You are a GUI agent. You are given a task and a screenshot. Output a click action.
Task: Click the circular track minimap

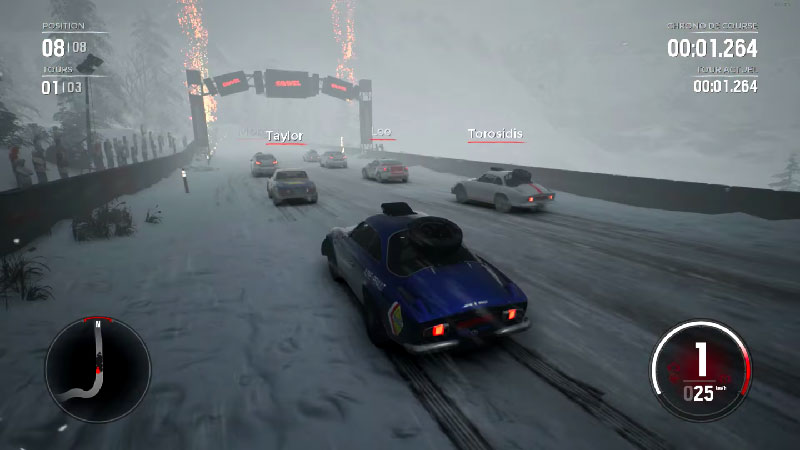[x=97, y=368]
